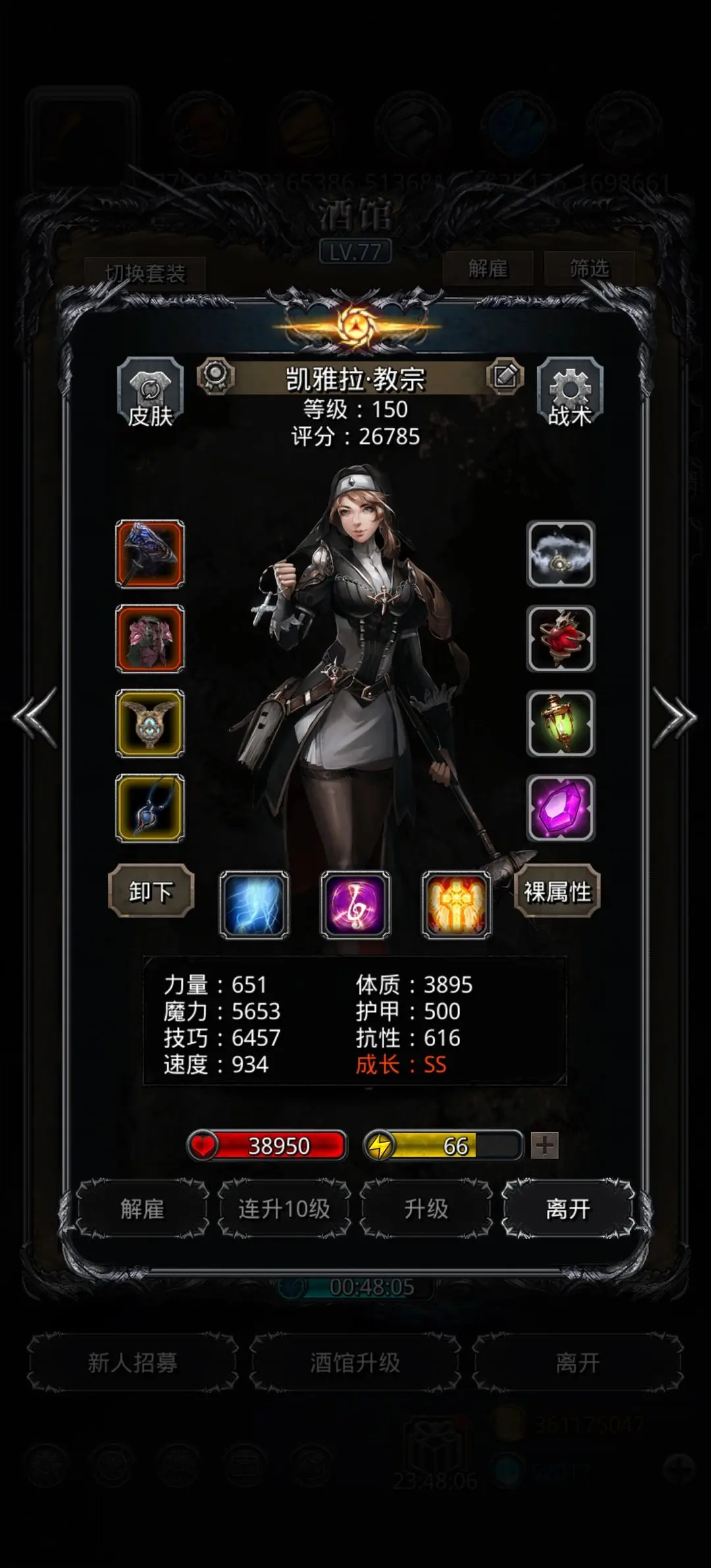Click the medal badge icon beside name

216,377
